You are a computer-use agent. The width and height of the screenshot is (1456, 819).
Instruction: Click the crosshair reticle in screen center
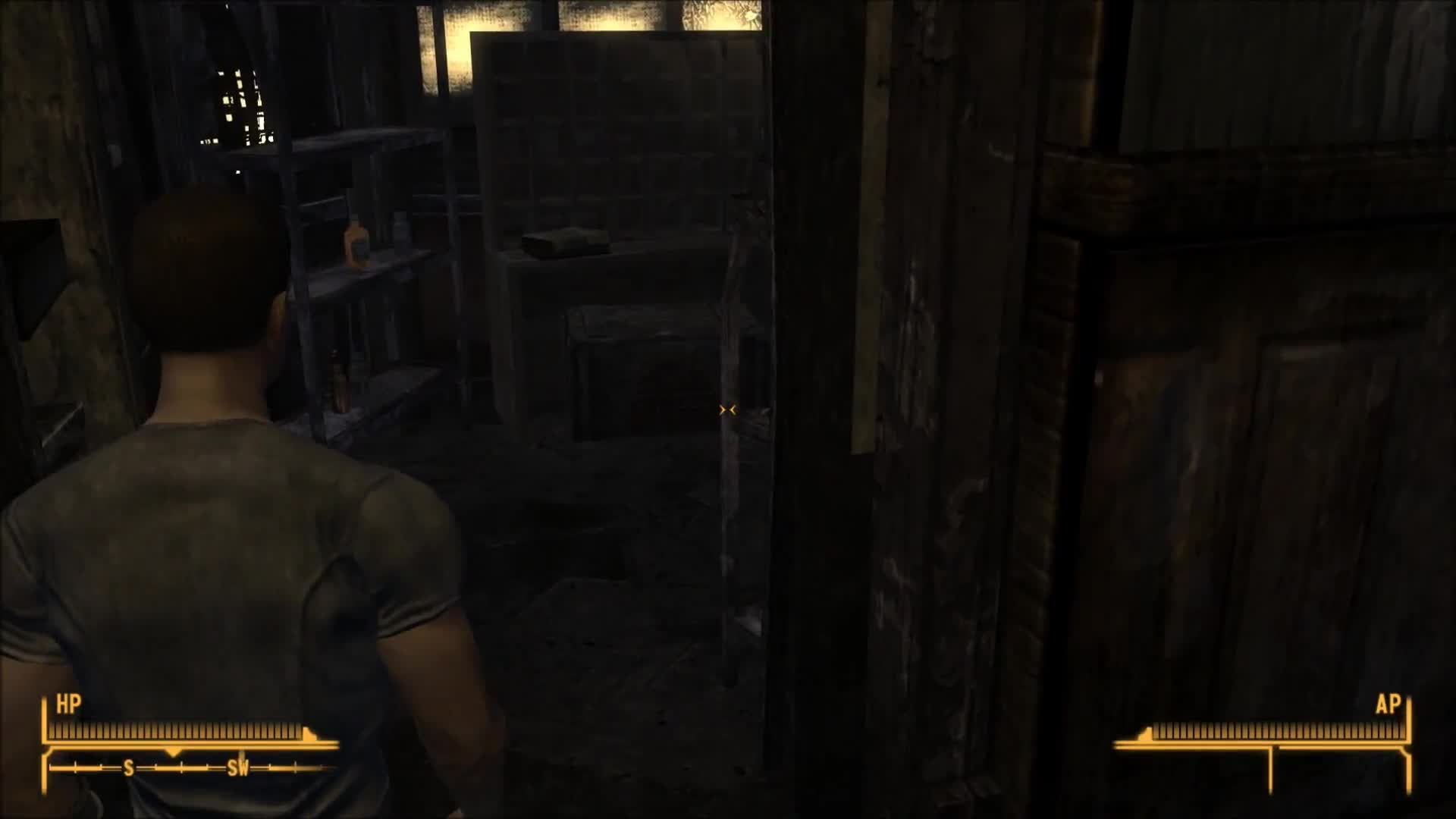[x=726, y=409]
